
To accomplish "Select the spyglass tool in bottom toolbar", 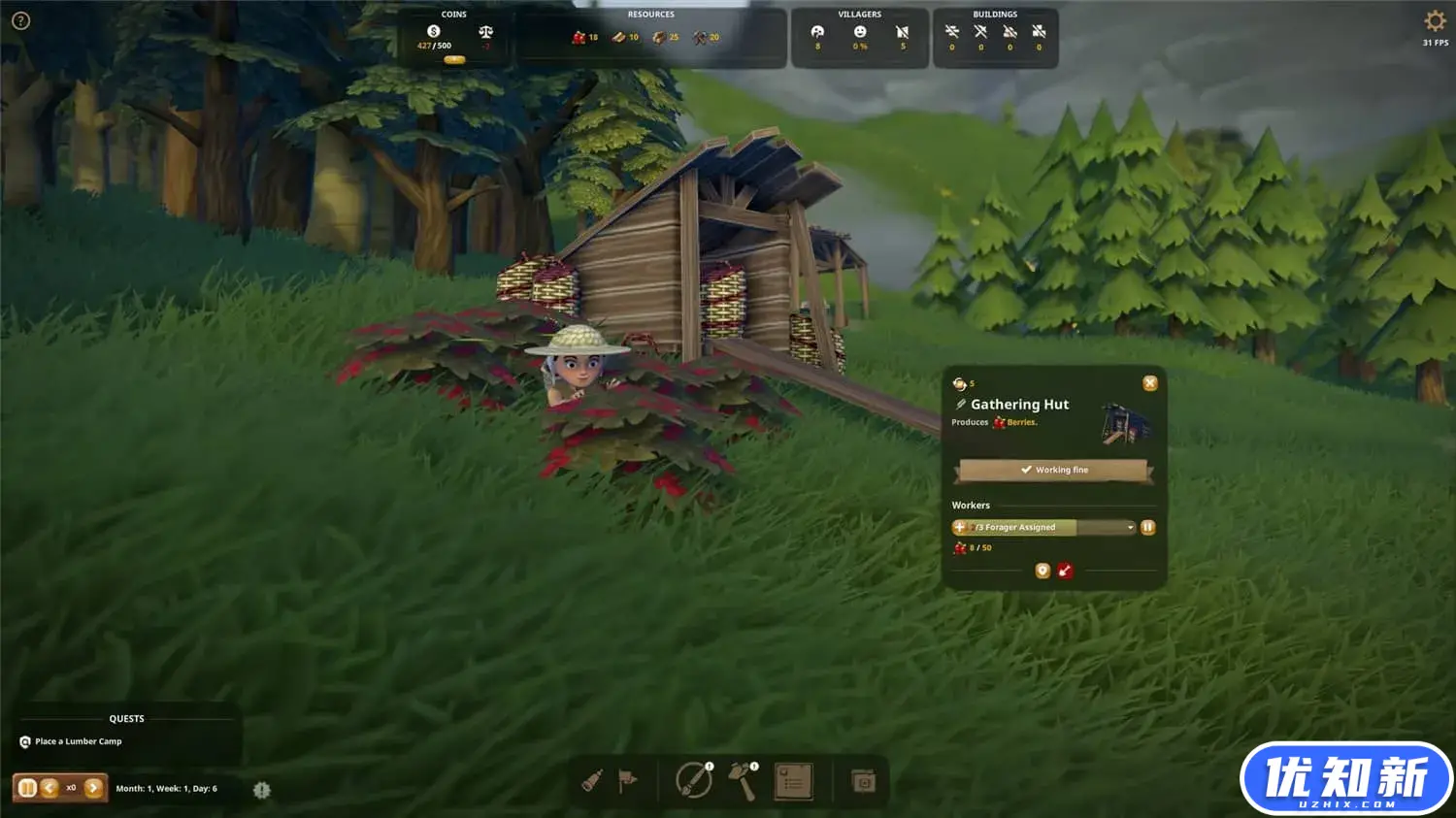I will [592, 780].
